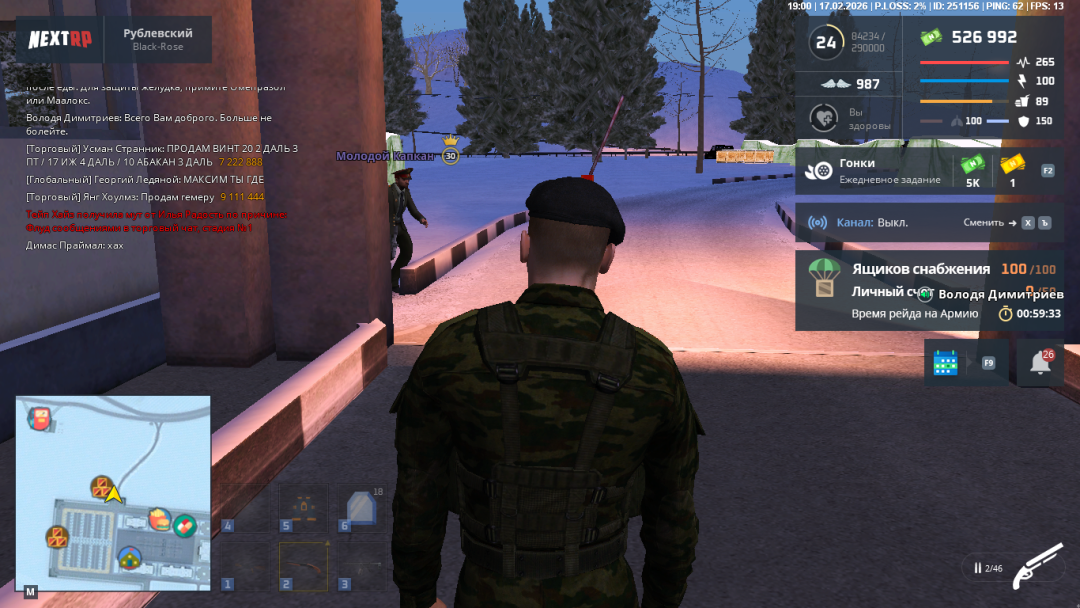
Task: Select the vest item in slot 5
Action: pyautogui.click(x=302, y=509)
